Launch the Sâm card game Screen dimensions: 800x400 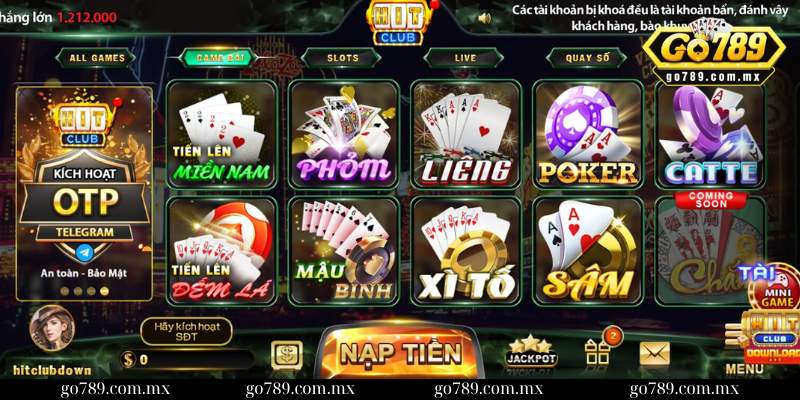pyautogui.click(x=588, y=250)
